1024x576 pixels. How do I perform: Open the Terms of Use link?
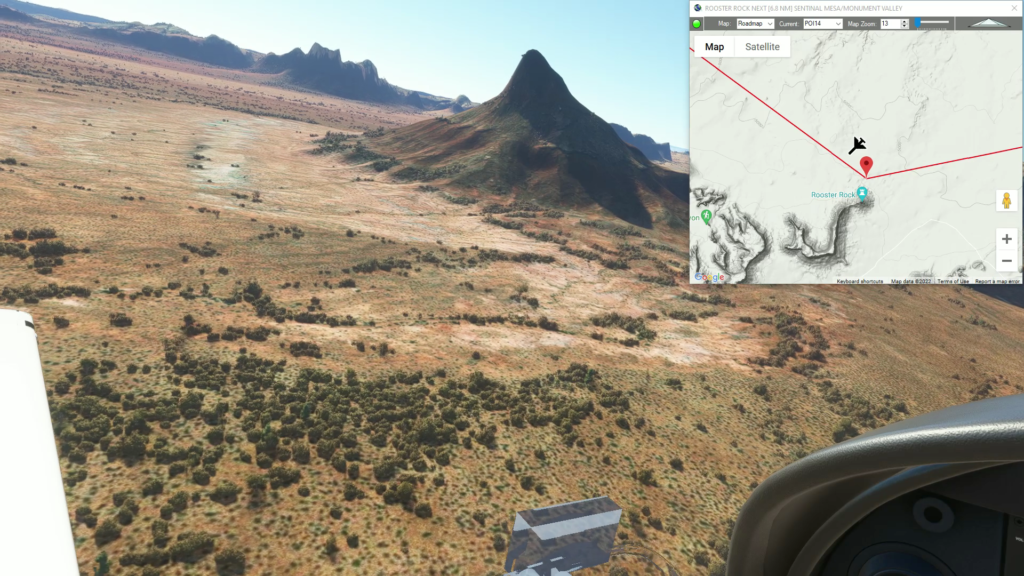[x=952, y=281]
